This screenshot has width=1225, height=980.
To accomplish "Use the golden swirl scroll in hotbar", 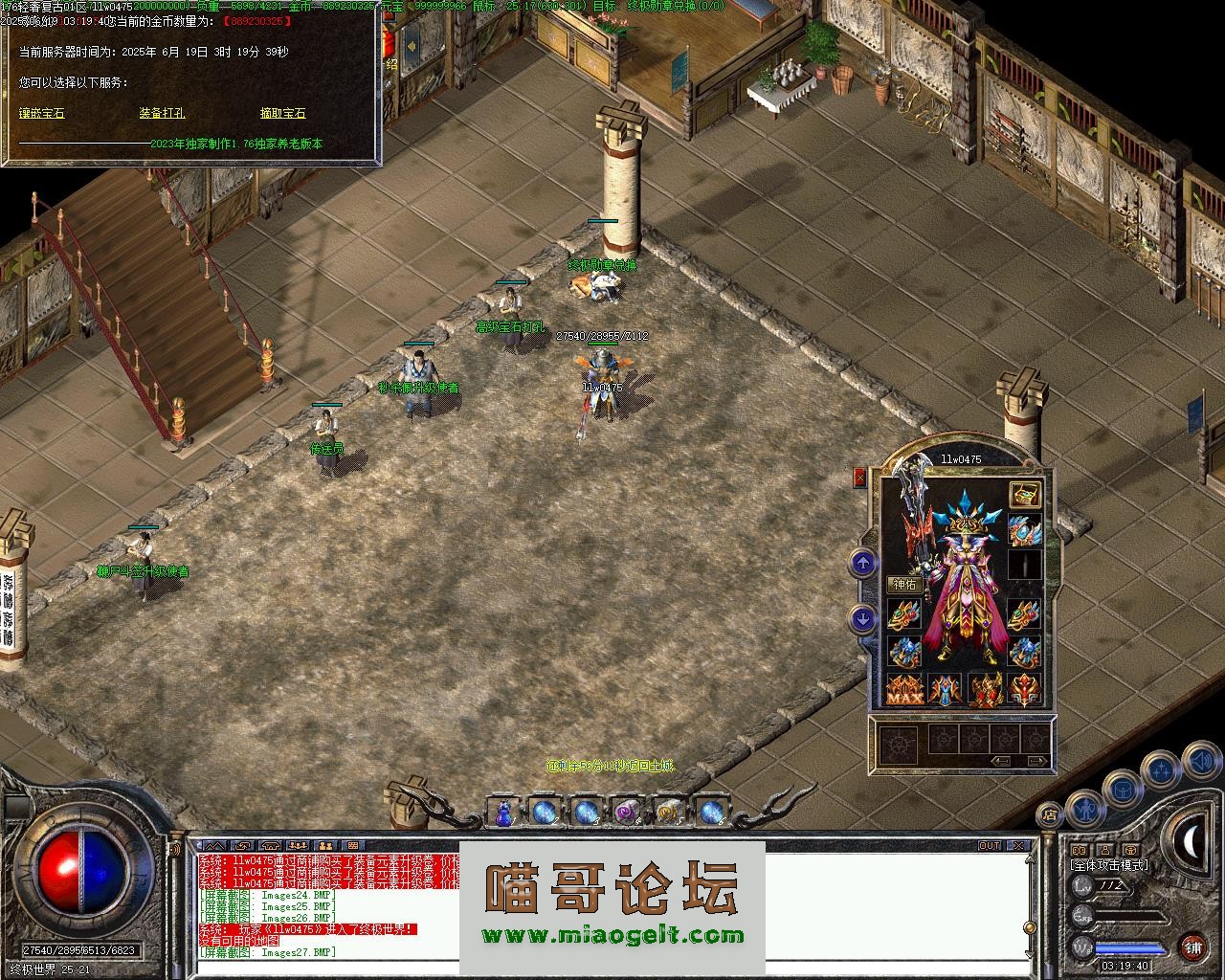I will click(x=668, y=813).
